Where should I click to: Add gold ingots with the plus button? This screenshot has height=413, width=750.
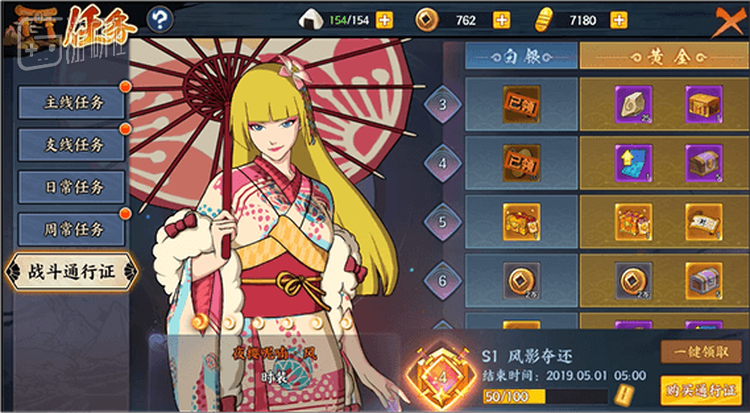click(x=619, y=20)
